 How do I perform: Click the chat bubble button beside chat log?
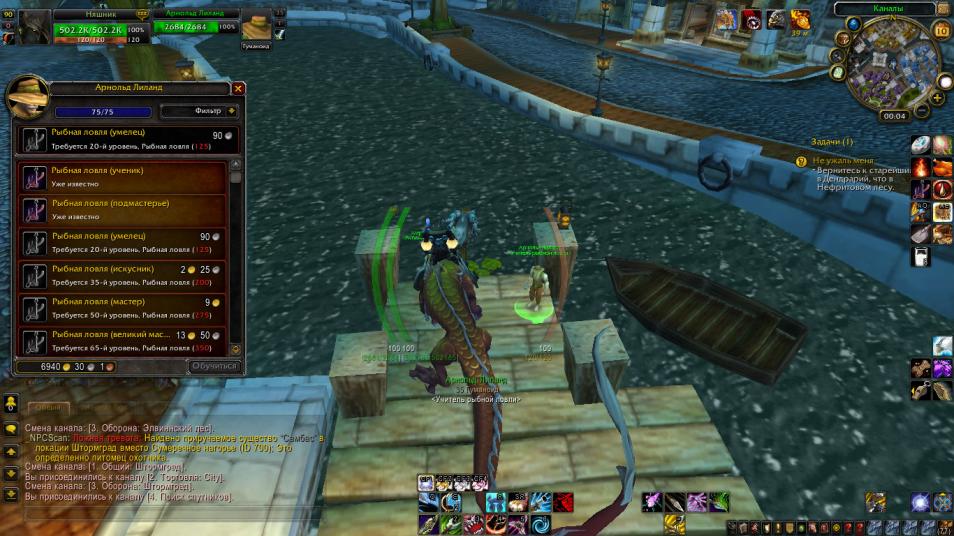(x=10, y=429)
